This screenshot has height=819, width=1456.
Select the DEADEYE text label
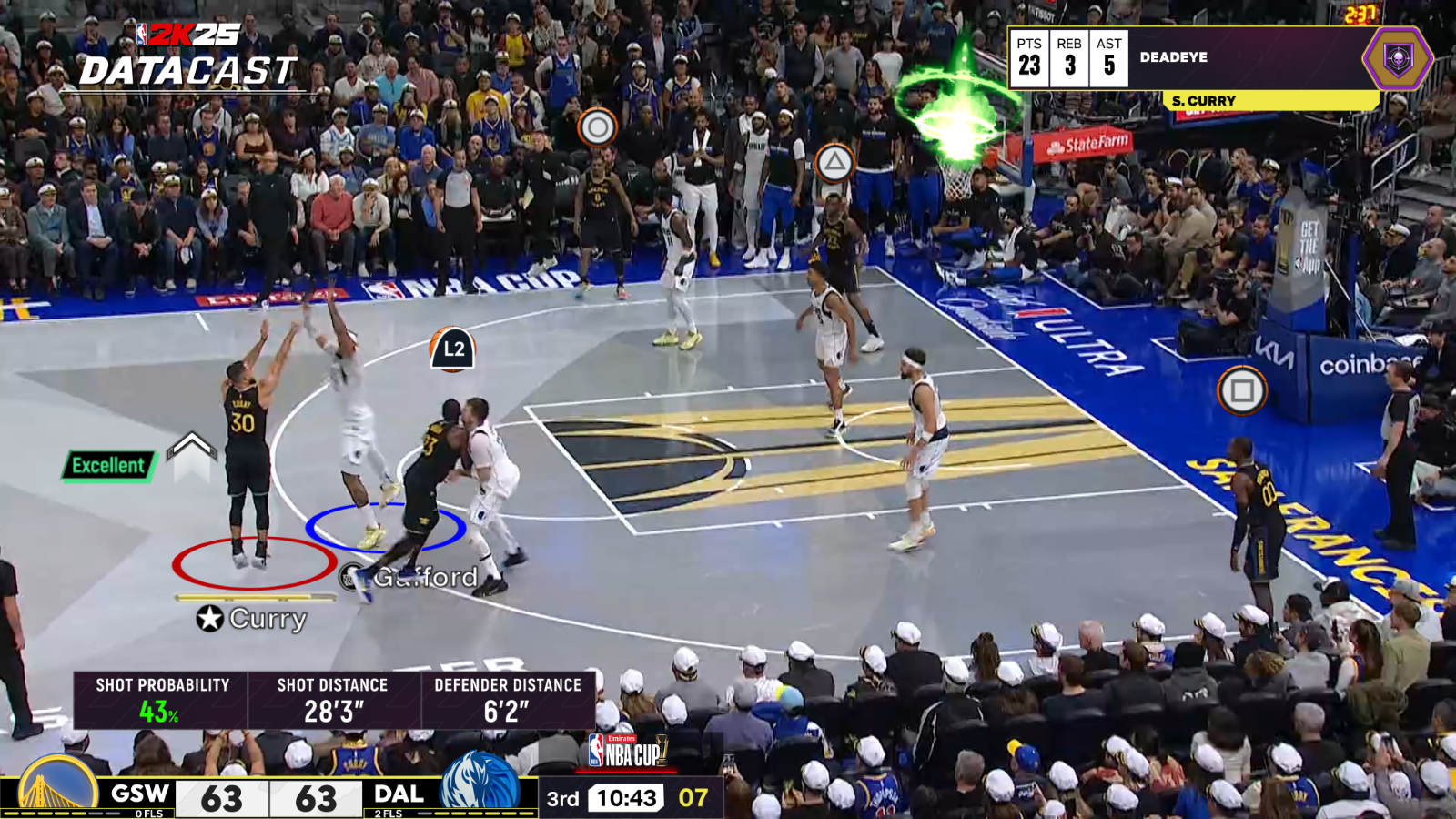[x=1173, y=58]
